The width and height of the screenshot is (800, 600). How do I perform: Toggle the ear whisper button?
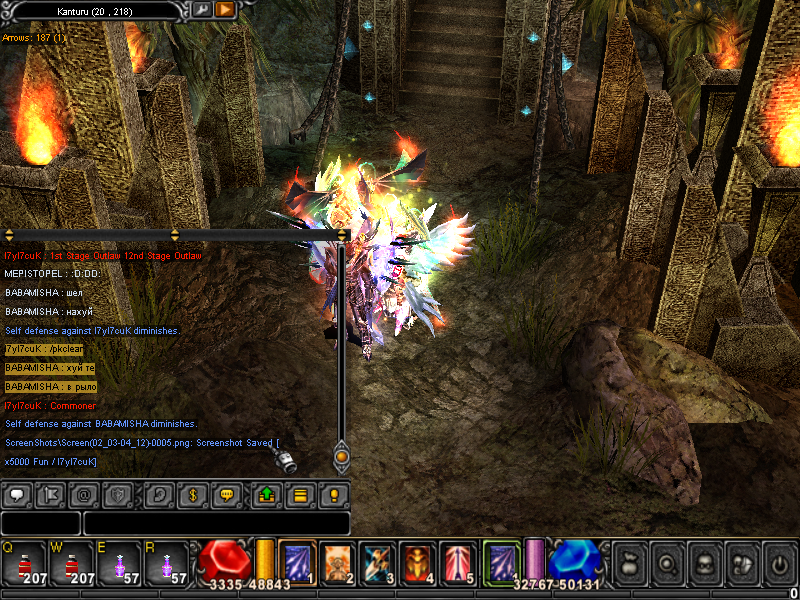tap(159, 494)
